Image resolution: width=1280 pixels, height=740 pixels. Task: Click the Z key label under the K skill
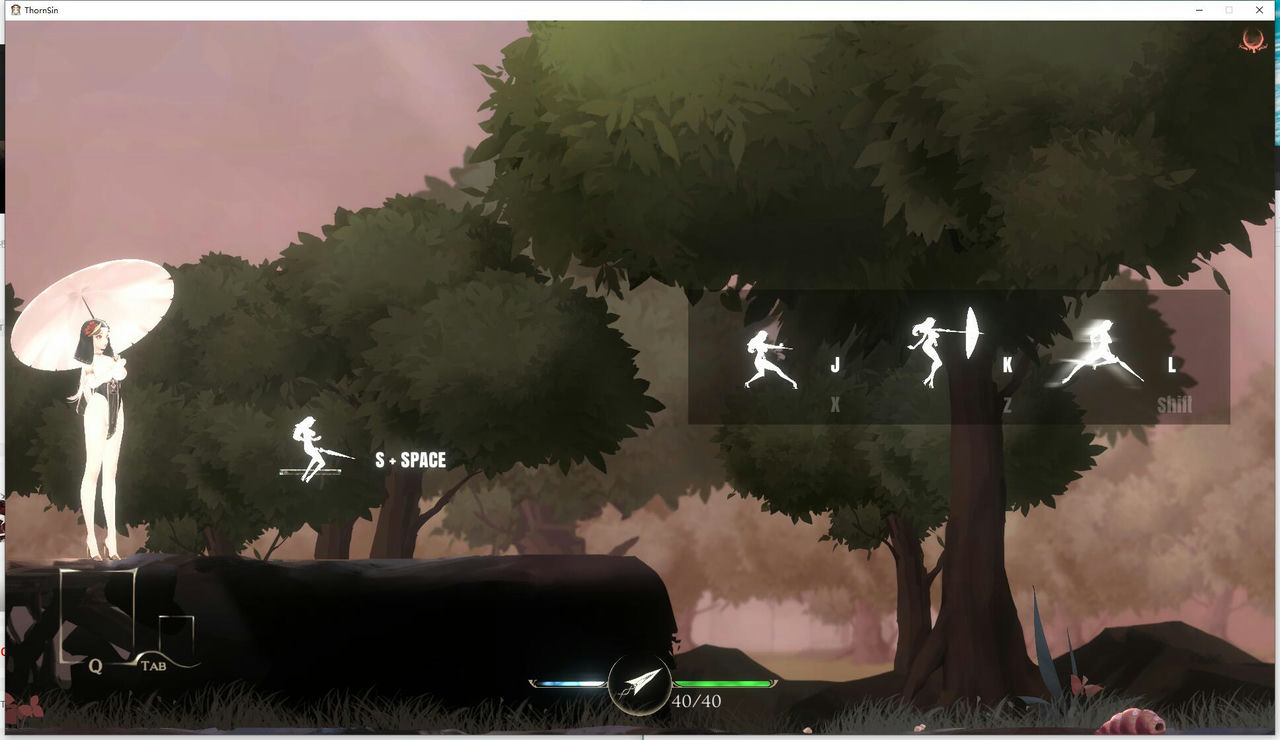click(x=1008, y=405)
